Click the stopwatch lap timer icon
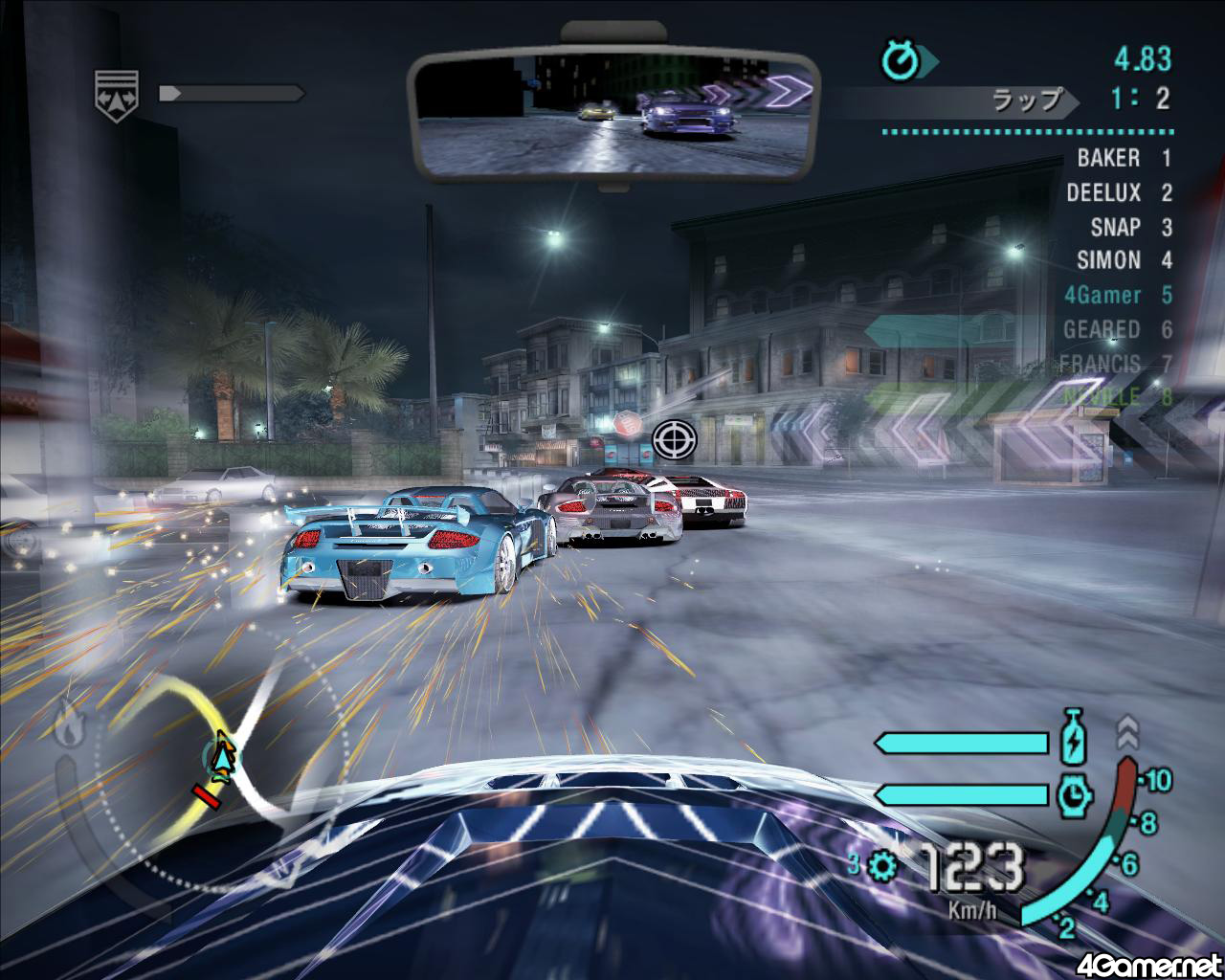This screenshot has height=980, width=1225. [x=901, y=62]
